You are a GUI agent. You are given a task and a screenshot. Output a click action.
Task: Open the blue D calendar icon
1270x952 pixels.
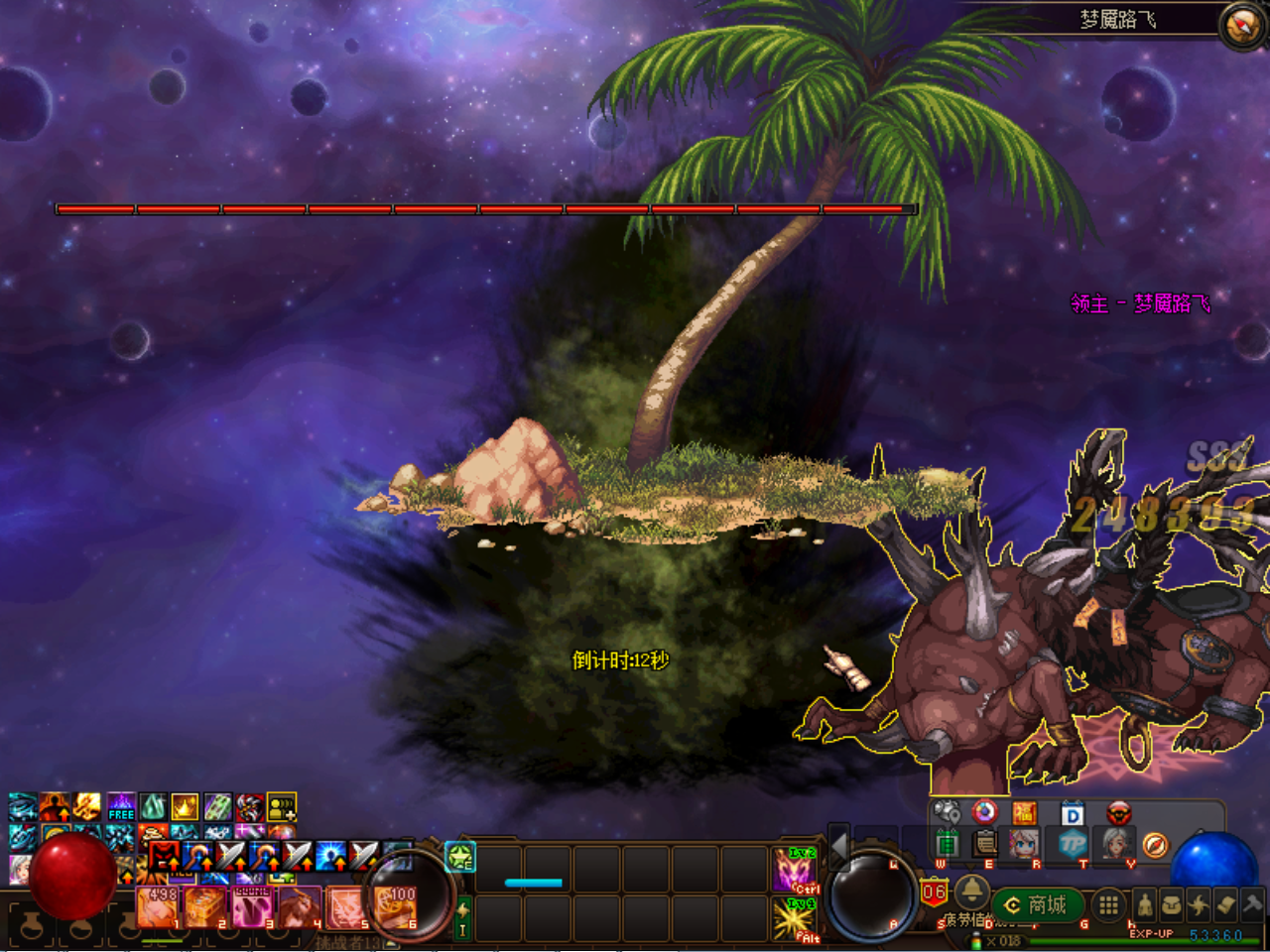click(x=1073, y=814)
